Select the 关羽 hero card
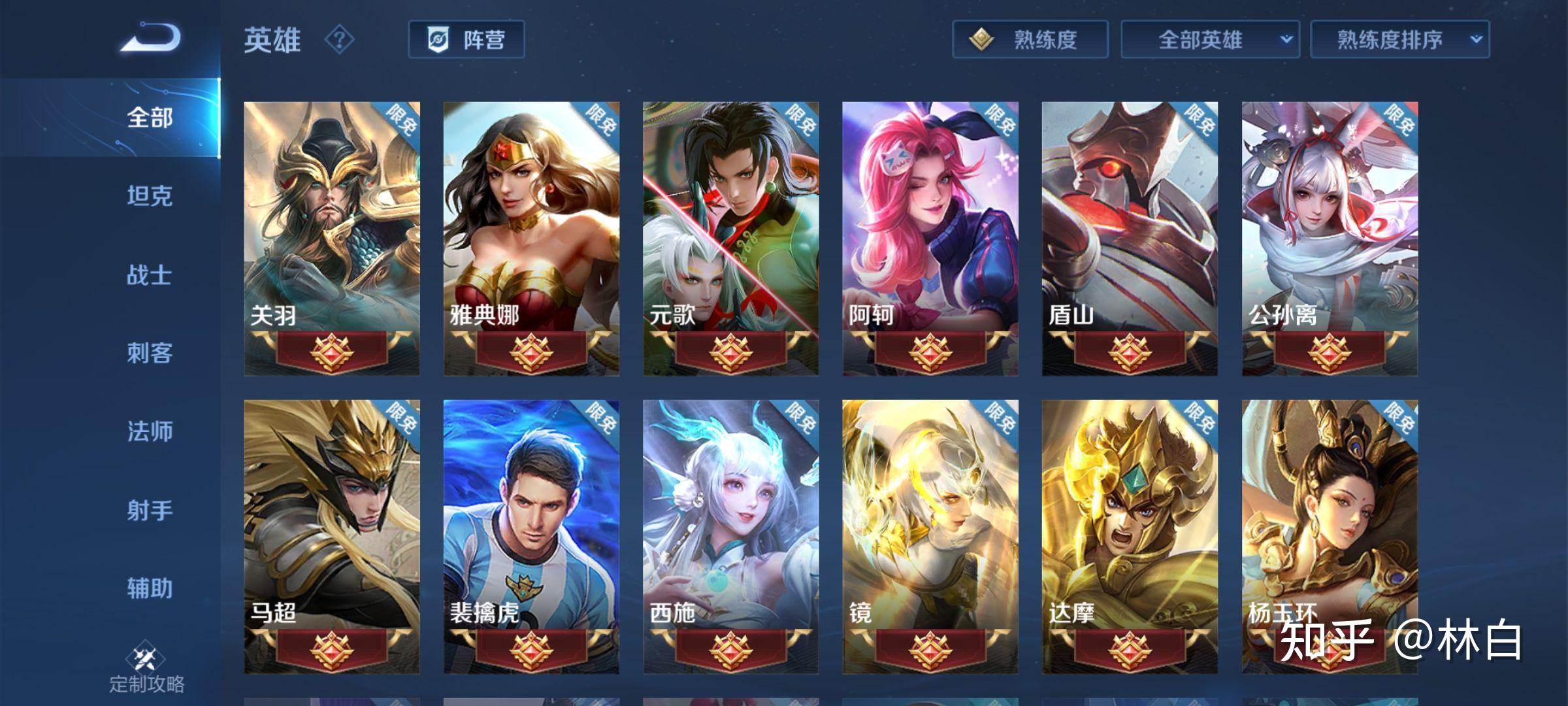Image resolution: width=1568 pixels, height=706 pixels. [332, 239]
